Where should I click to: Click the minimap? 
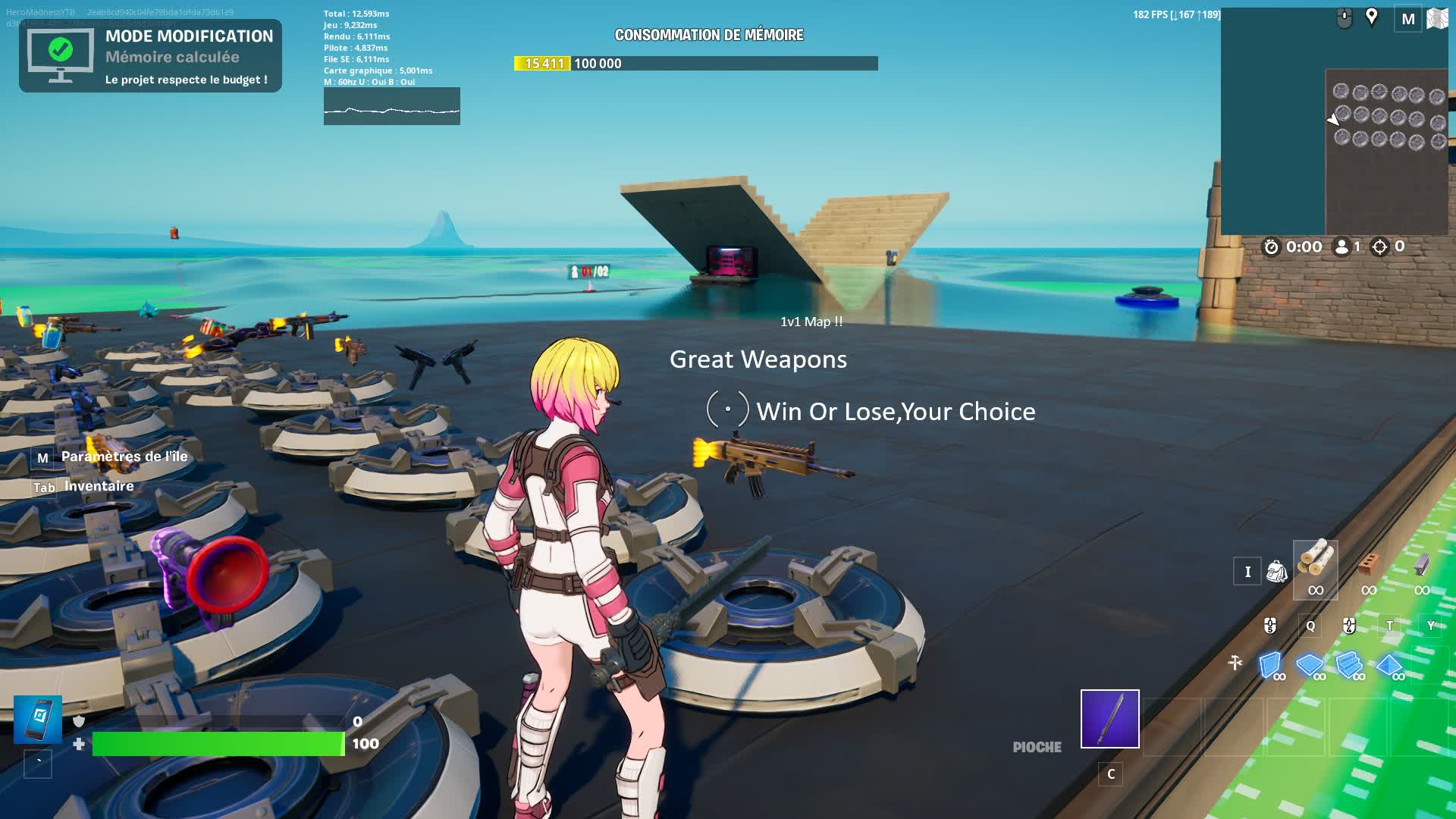(1335, 121)
